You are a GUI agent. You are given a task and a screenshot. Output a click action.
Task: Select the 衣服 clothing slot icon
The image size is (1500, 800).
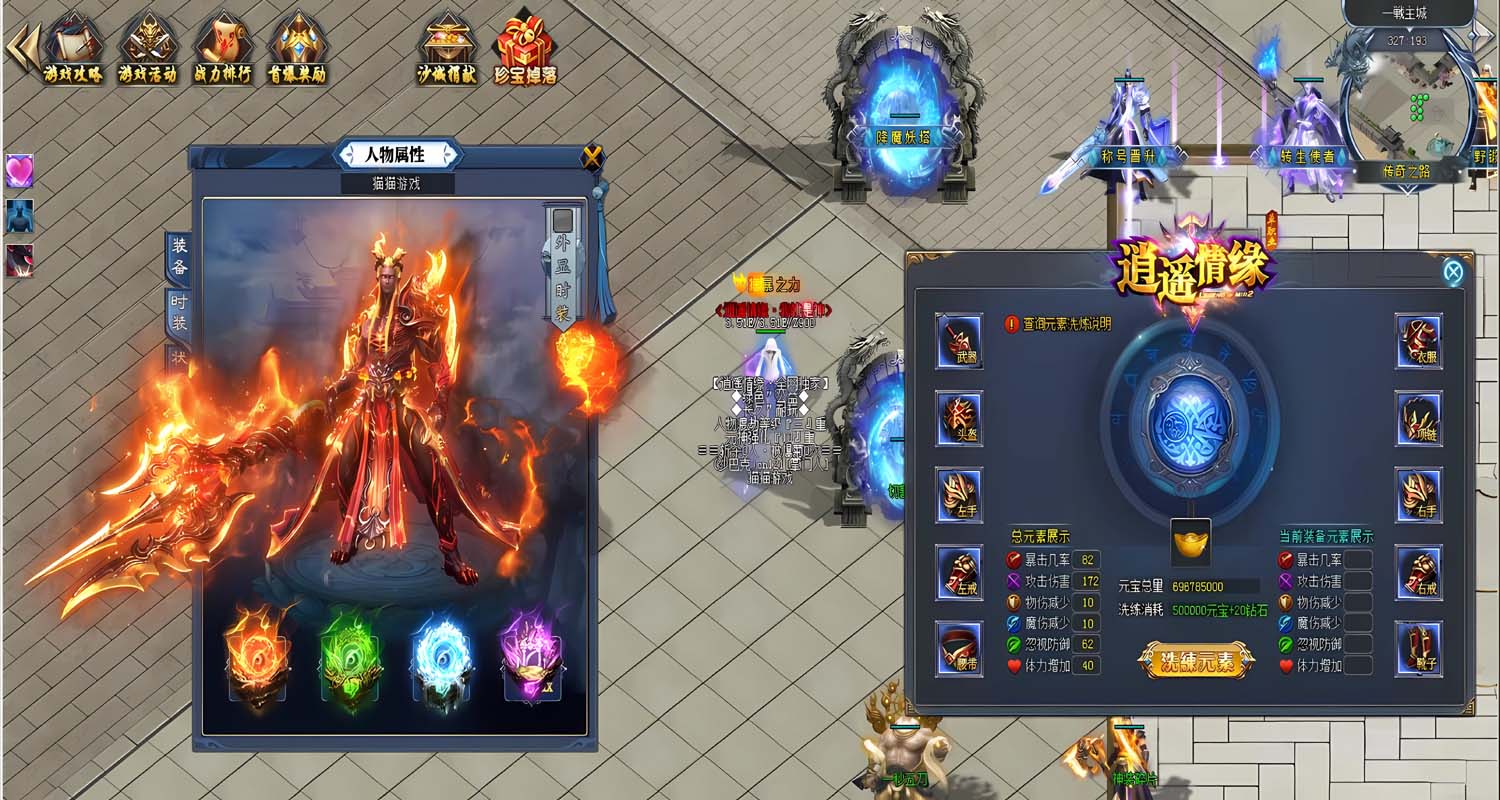coord(1418,341)
